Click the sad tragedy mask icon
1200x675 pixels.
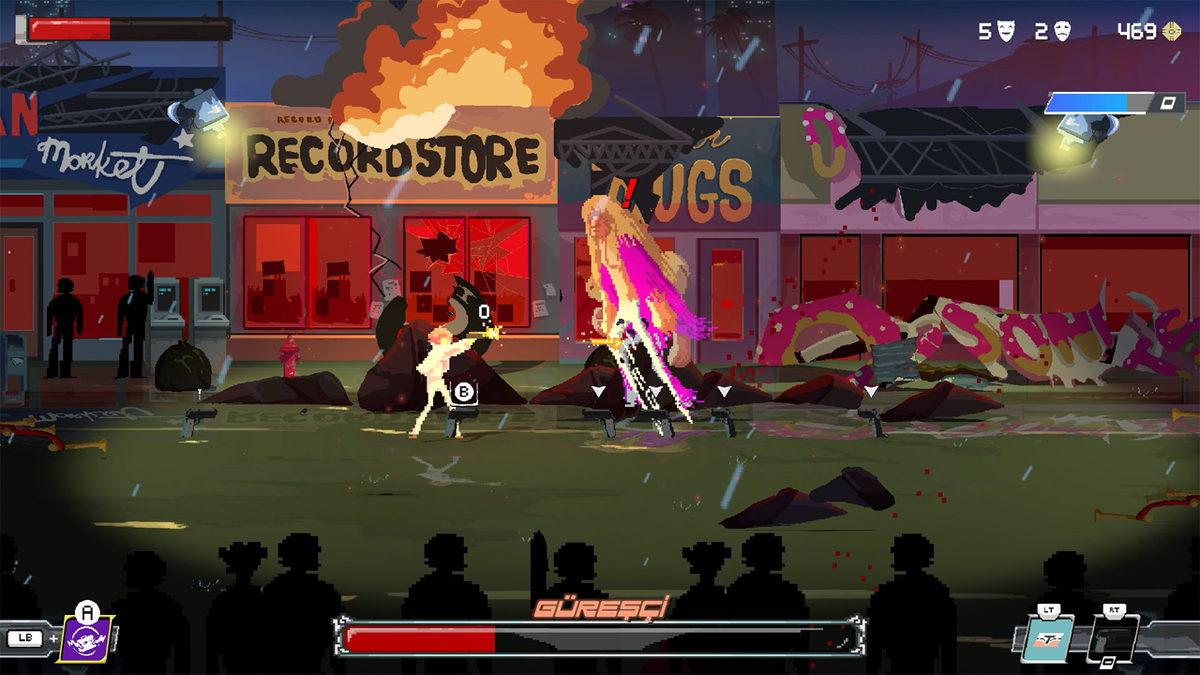1063,32
